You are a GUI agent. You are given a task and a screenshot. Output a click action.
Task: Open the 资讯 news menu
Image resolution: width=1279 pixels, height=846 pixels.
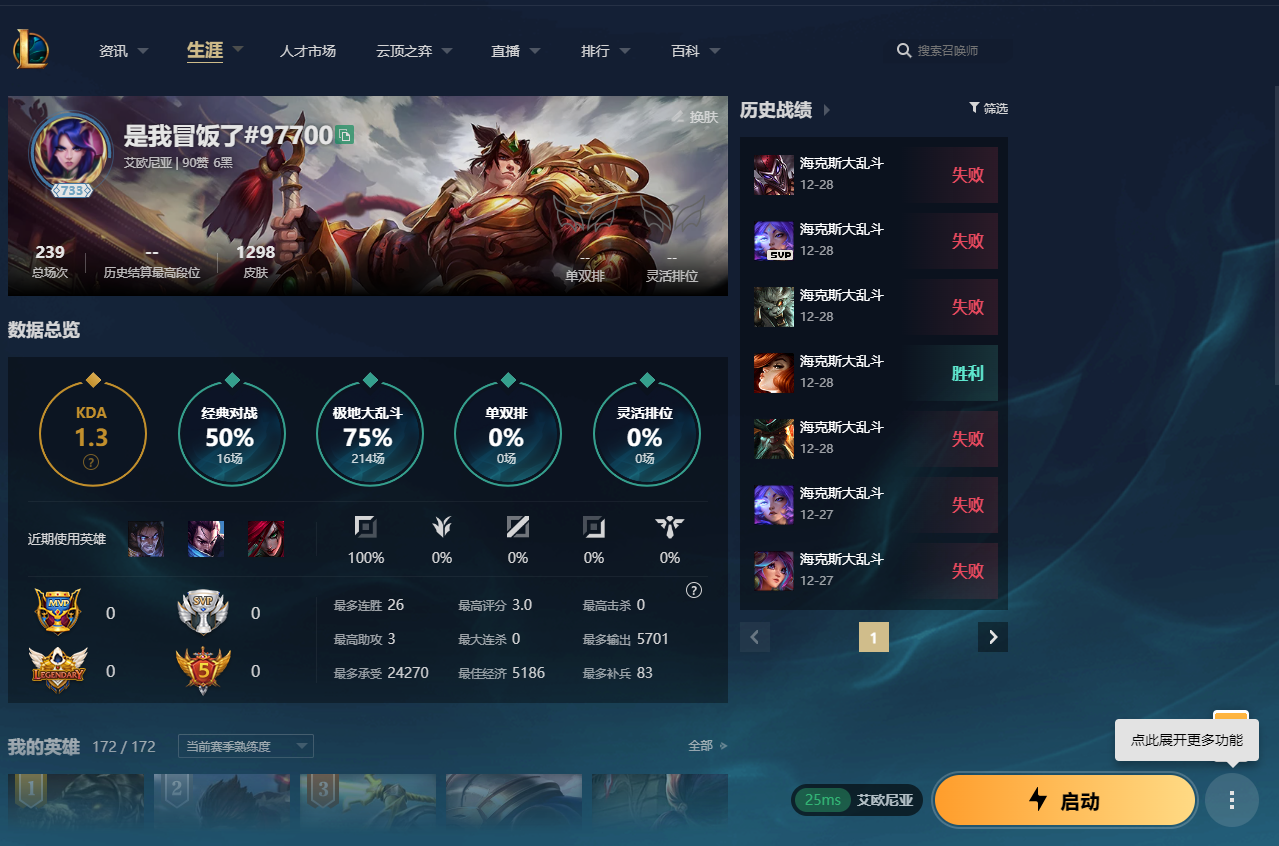tap(123, 51)
